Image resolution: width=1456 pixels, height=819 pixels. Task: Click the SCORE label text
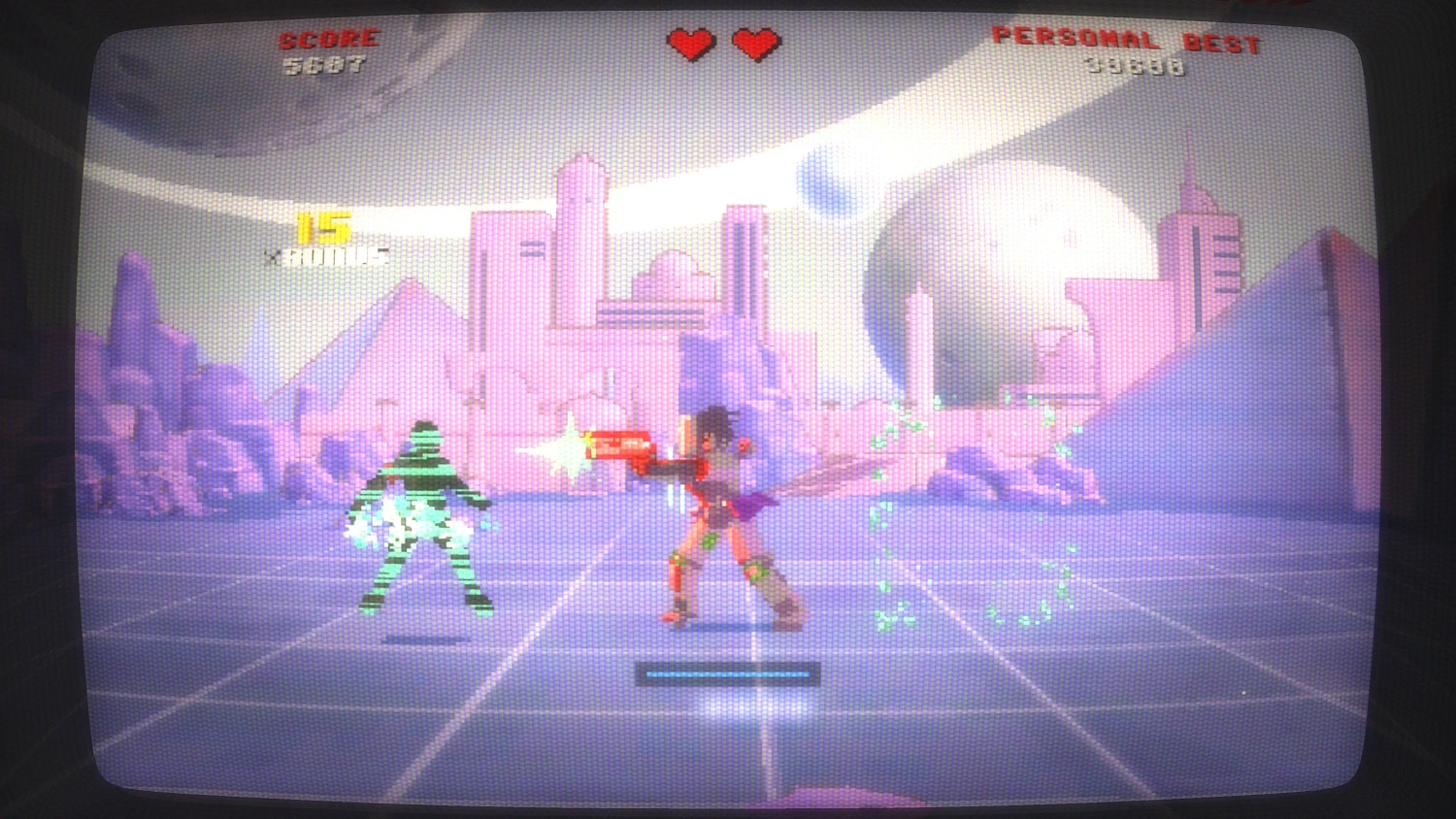tap(327, 40)
